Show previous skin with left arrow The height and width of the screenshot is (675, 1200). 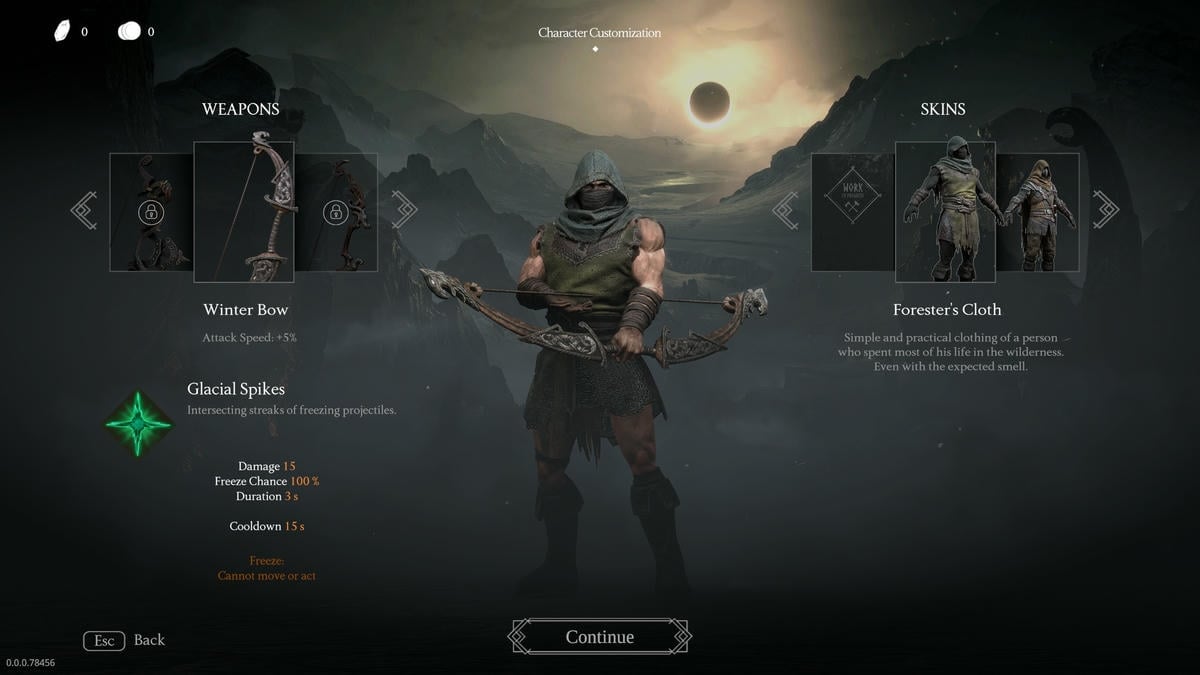point(786,211)
